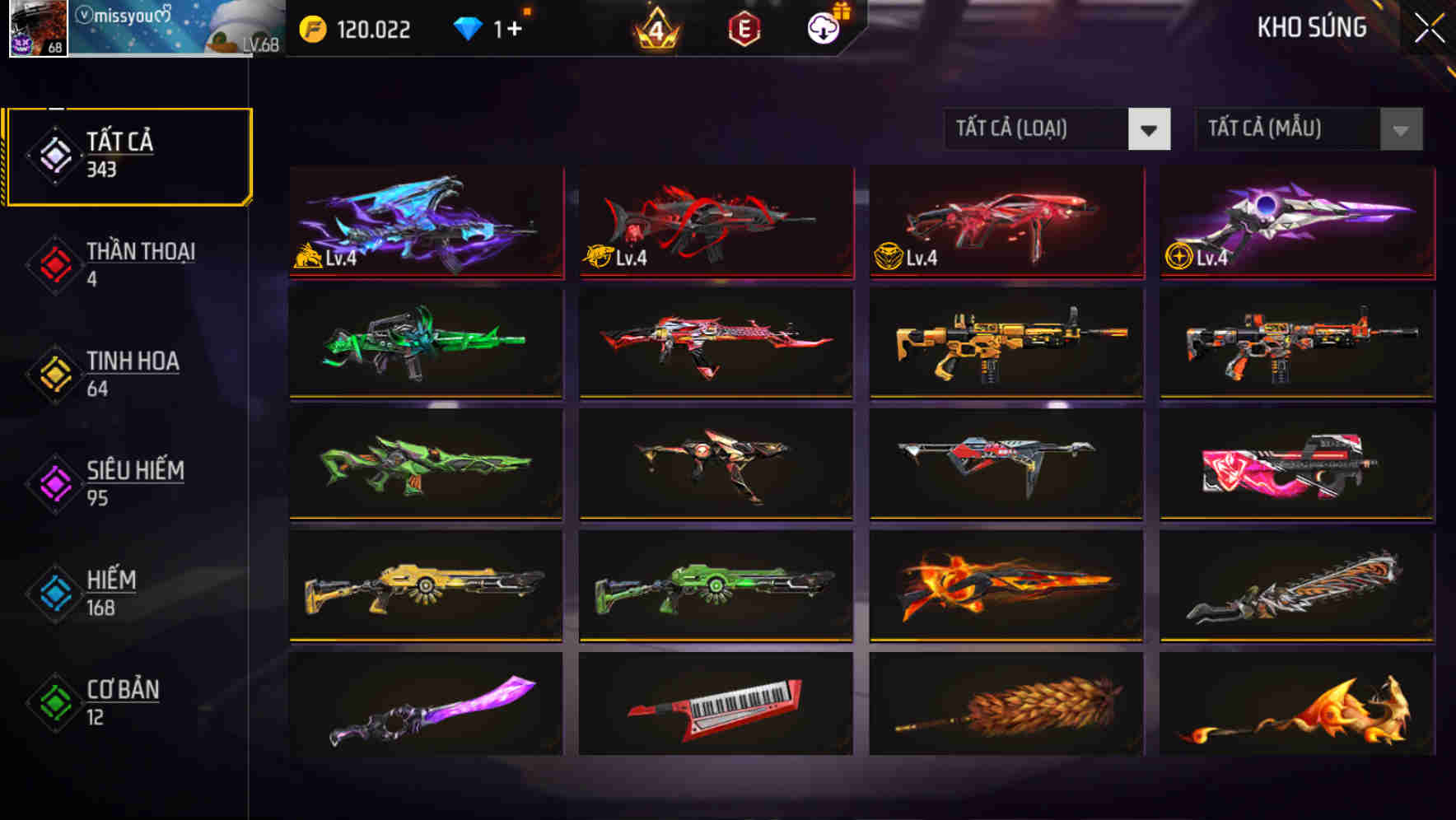Open the KHO SÚNG title header
This screenshot has height=820, width=1456.
pos(1311,27)
